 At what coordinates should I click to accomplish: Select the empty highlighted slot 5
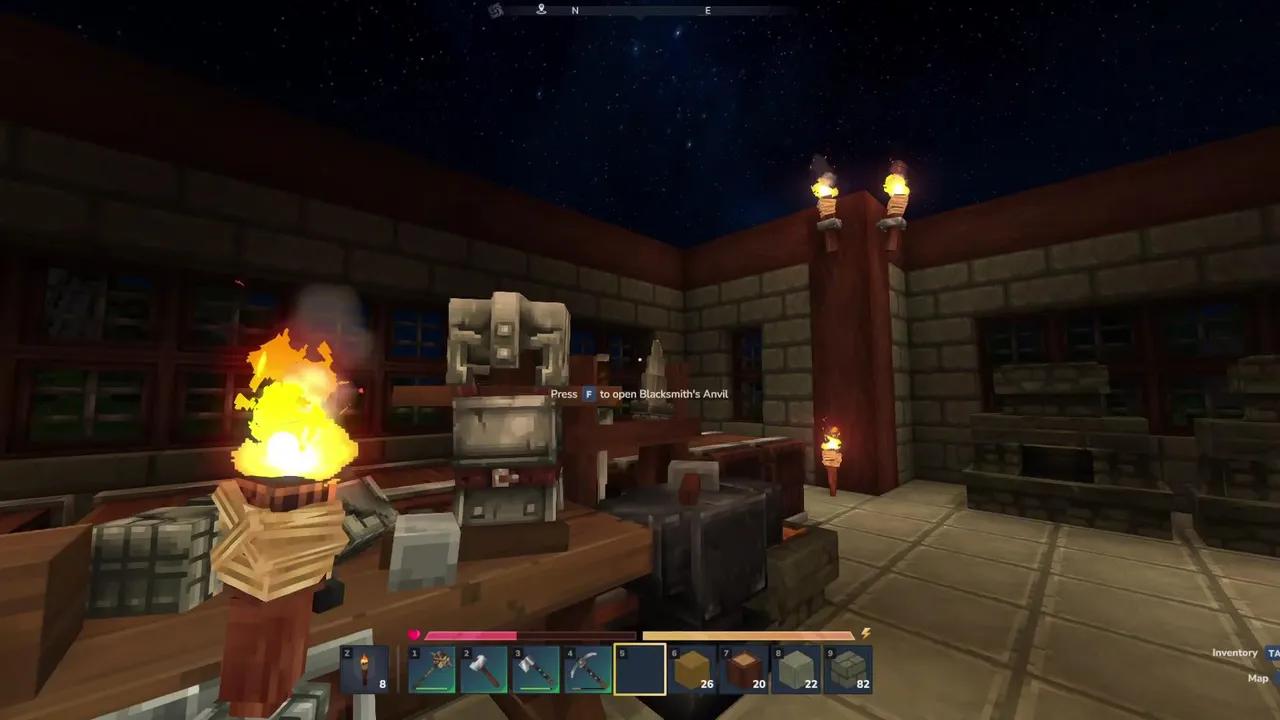tap(640, 669)
